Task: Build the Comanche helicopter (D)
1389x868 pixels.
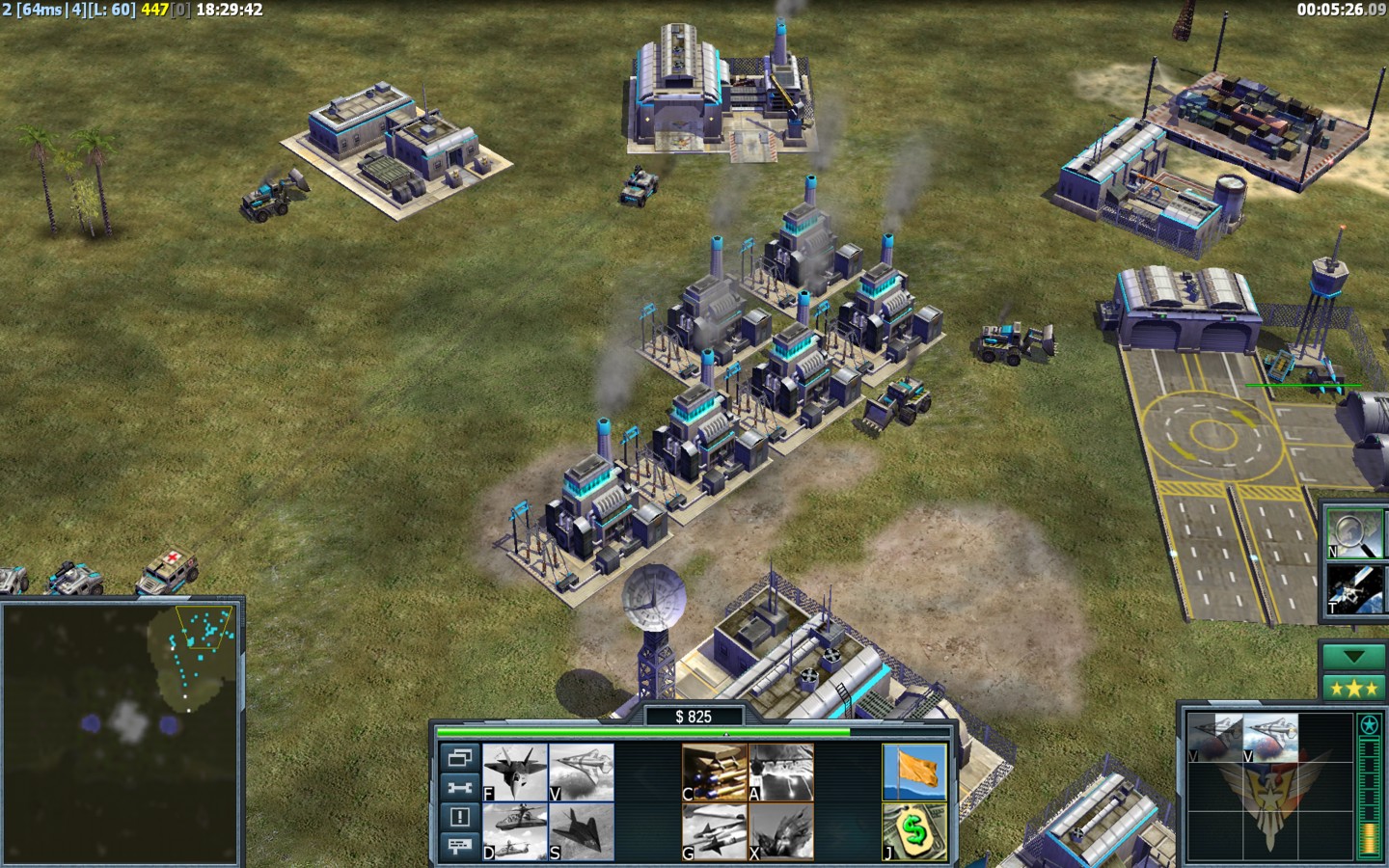Action: (x=515, y=831)
